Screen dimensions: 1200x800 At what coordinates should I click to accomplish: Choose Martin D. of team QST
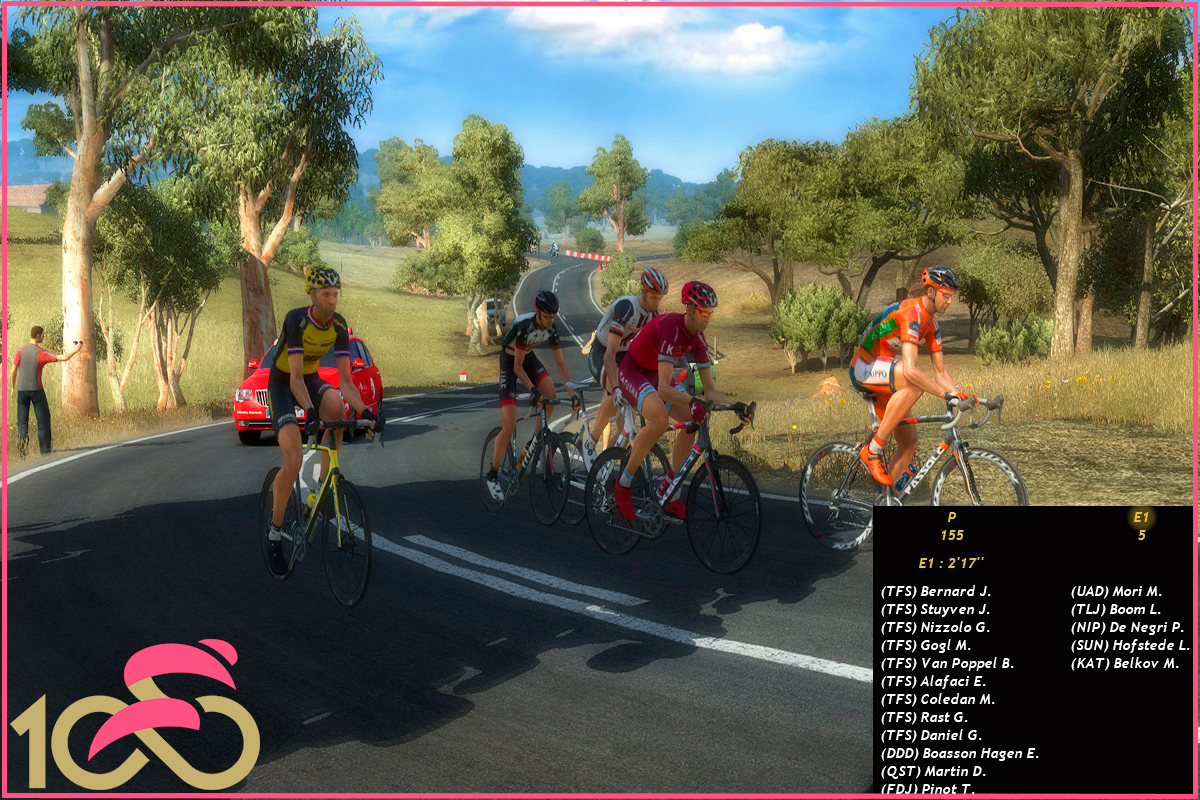(x=933, y=771)
